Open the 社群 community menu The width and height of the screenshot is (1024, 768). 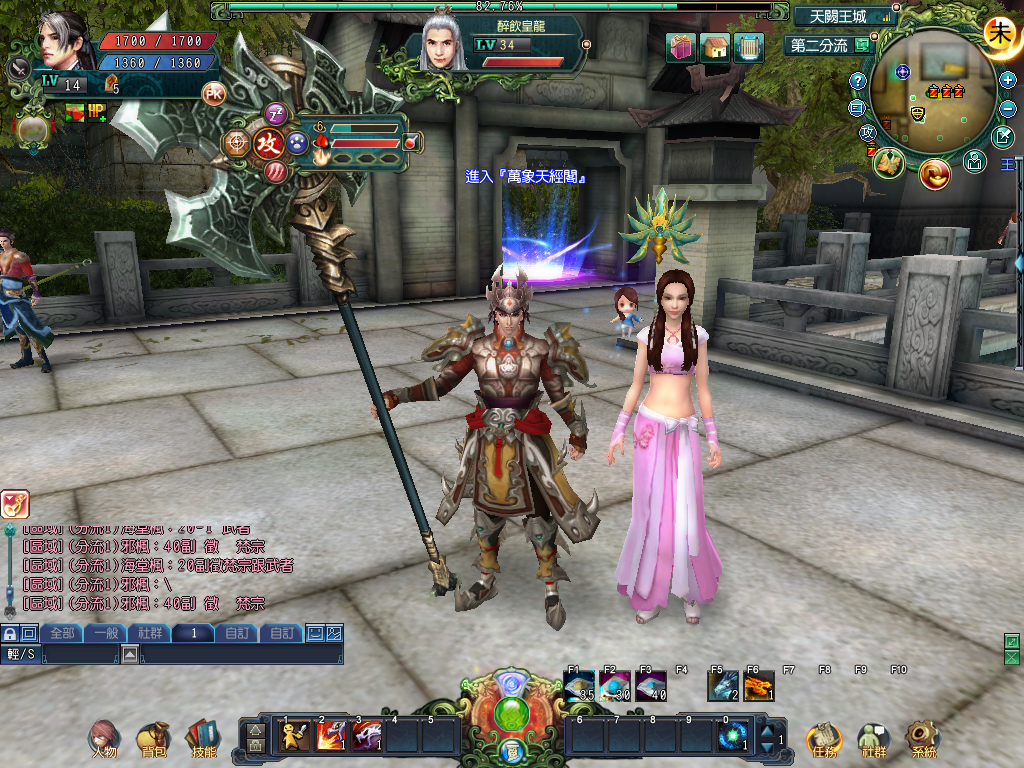tap(874, 739)
